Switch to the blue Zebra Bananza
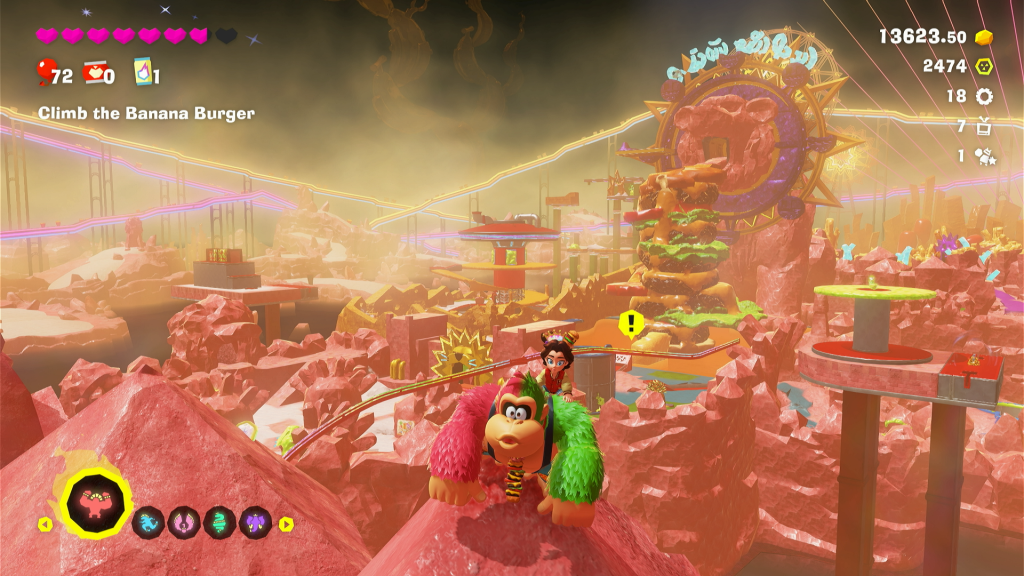1024x576 pixels. click(148, 521)
